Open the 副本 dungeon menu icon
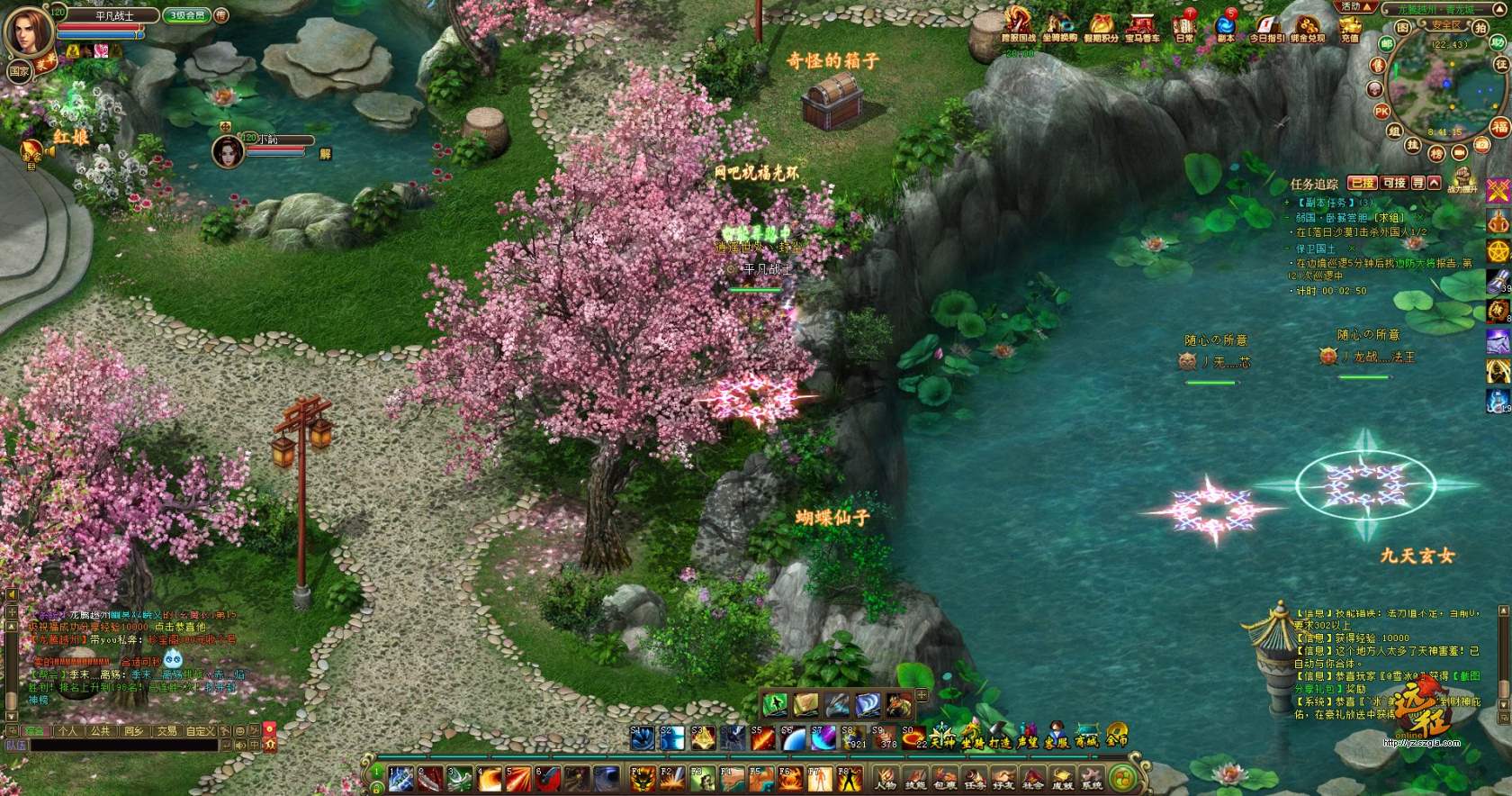This screenshot has height=796, width=1512. tap(1225, 26)
